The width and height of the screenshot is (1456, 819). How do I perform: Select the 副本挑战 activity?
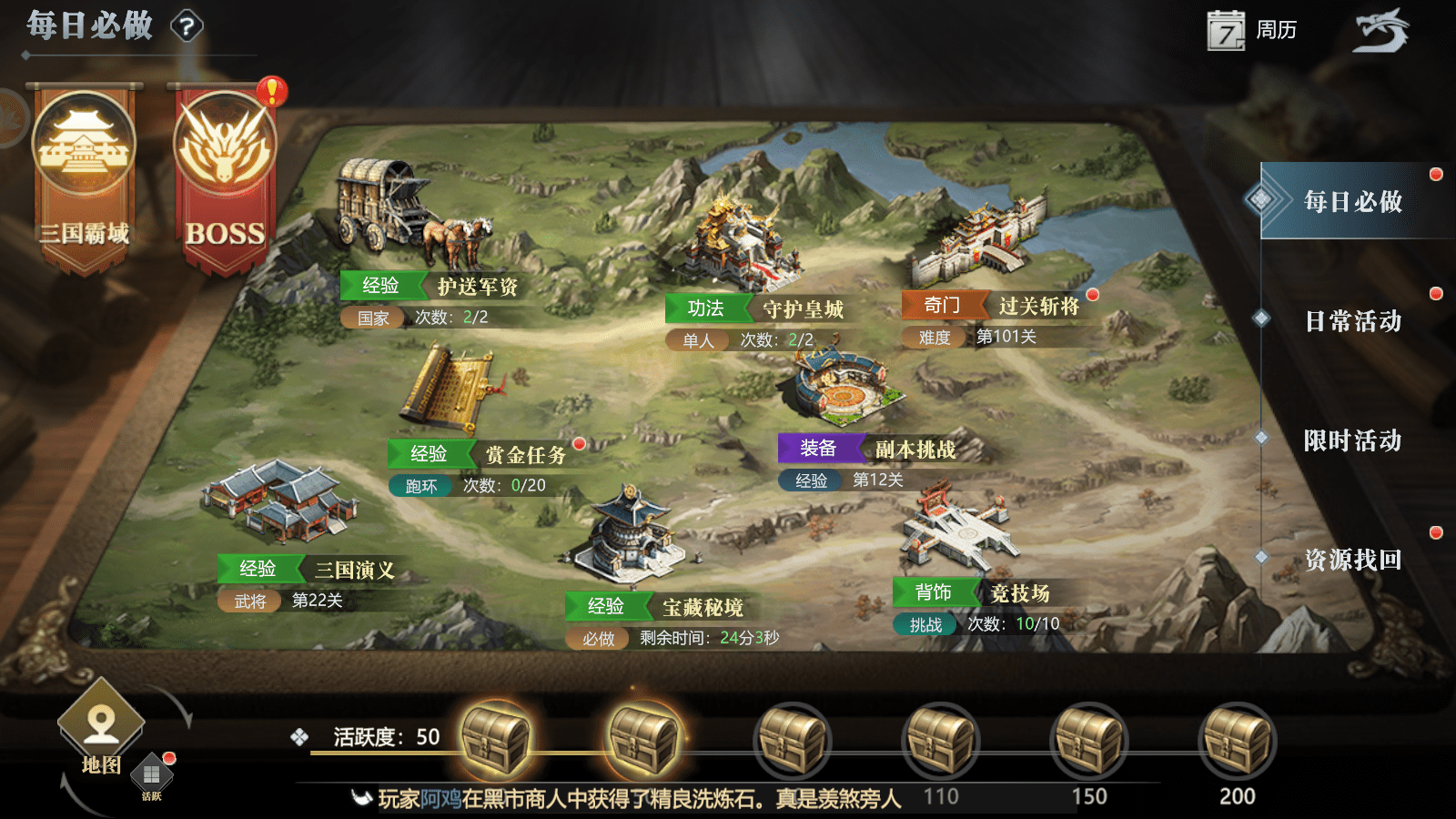tap(842, 391)
